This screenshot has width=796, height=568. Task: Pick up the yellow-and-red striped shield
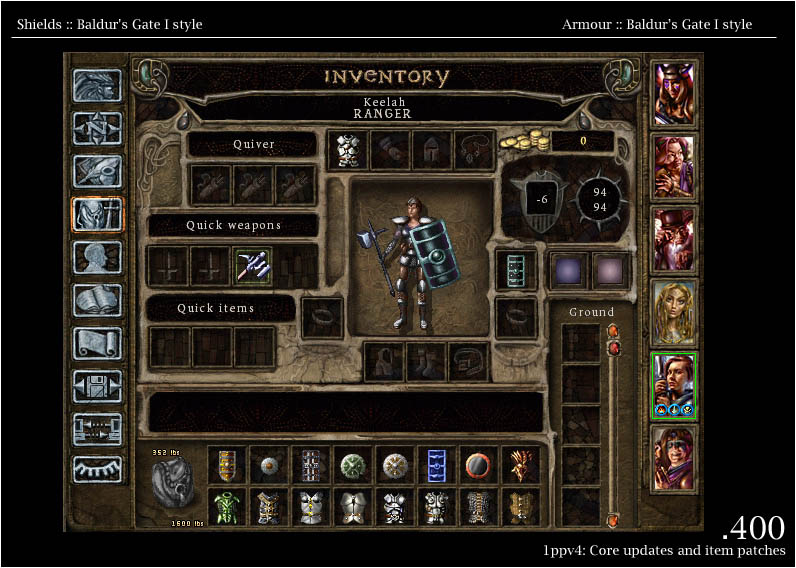click(x=227, y=465)
